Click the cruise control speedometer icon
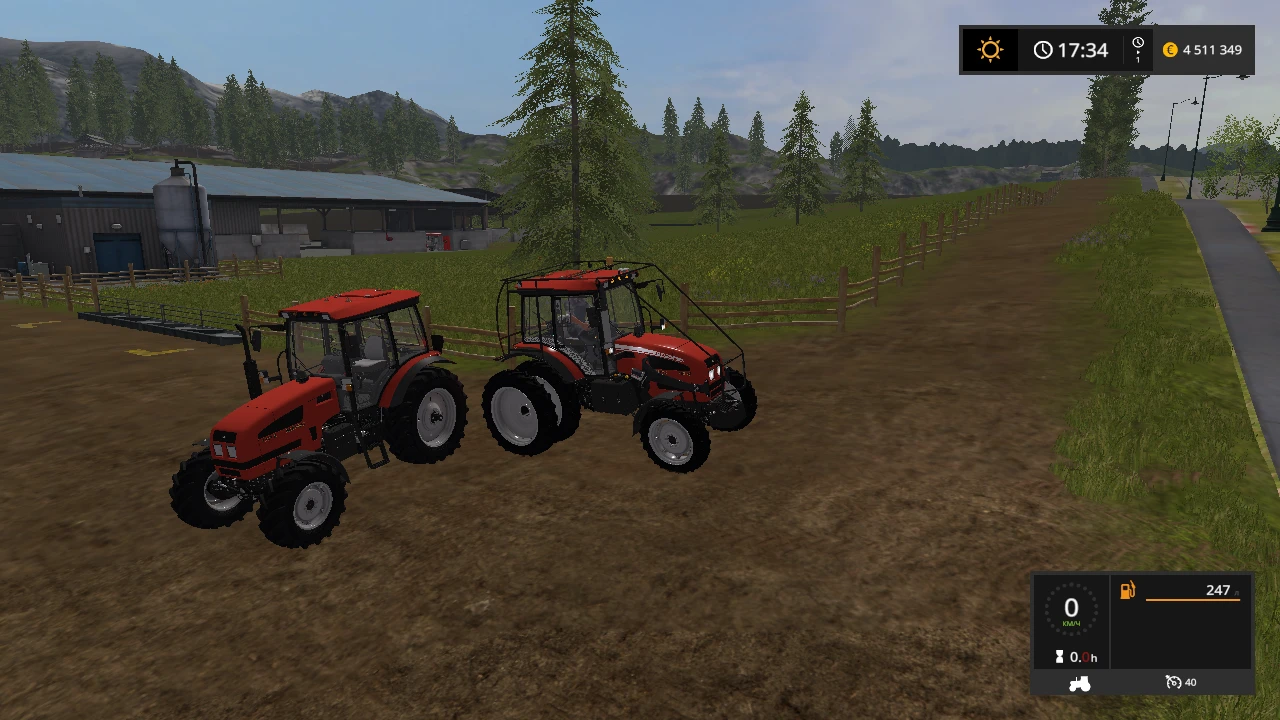The image size is (1280, 720). pyautogui.click(x=1172, y=681)
